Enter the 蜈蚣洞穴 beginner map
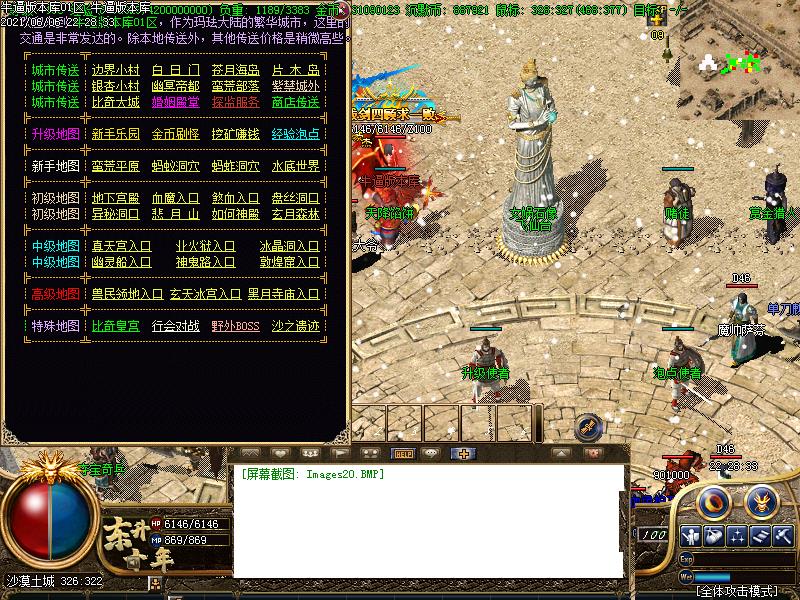800x600 pixels. point(175,166)
